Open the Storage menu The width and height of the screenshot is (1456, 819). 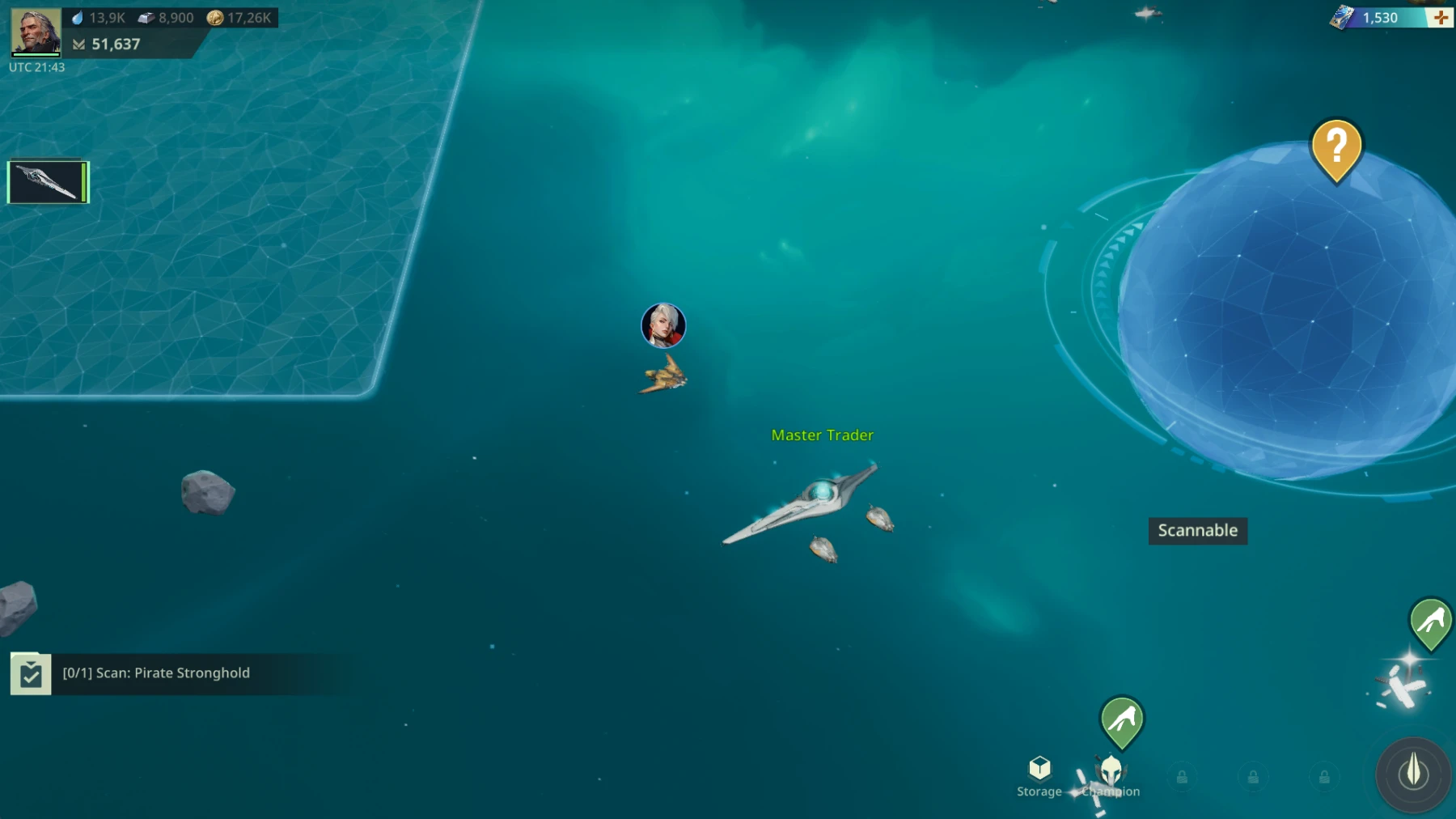[1039, 777]
